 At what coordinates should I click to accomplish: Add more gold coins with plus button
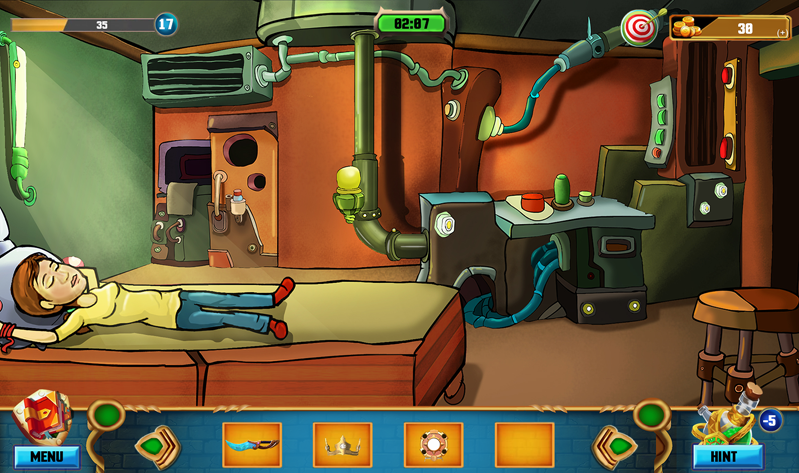pyautogui.click(x=782, y=32)
